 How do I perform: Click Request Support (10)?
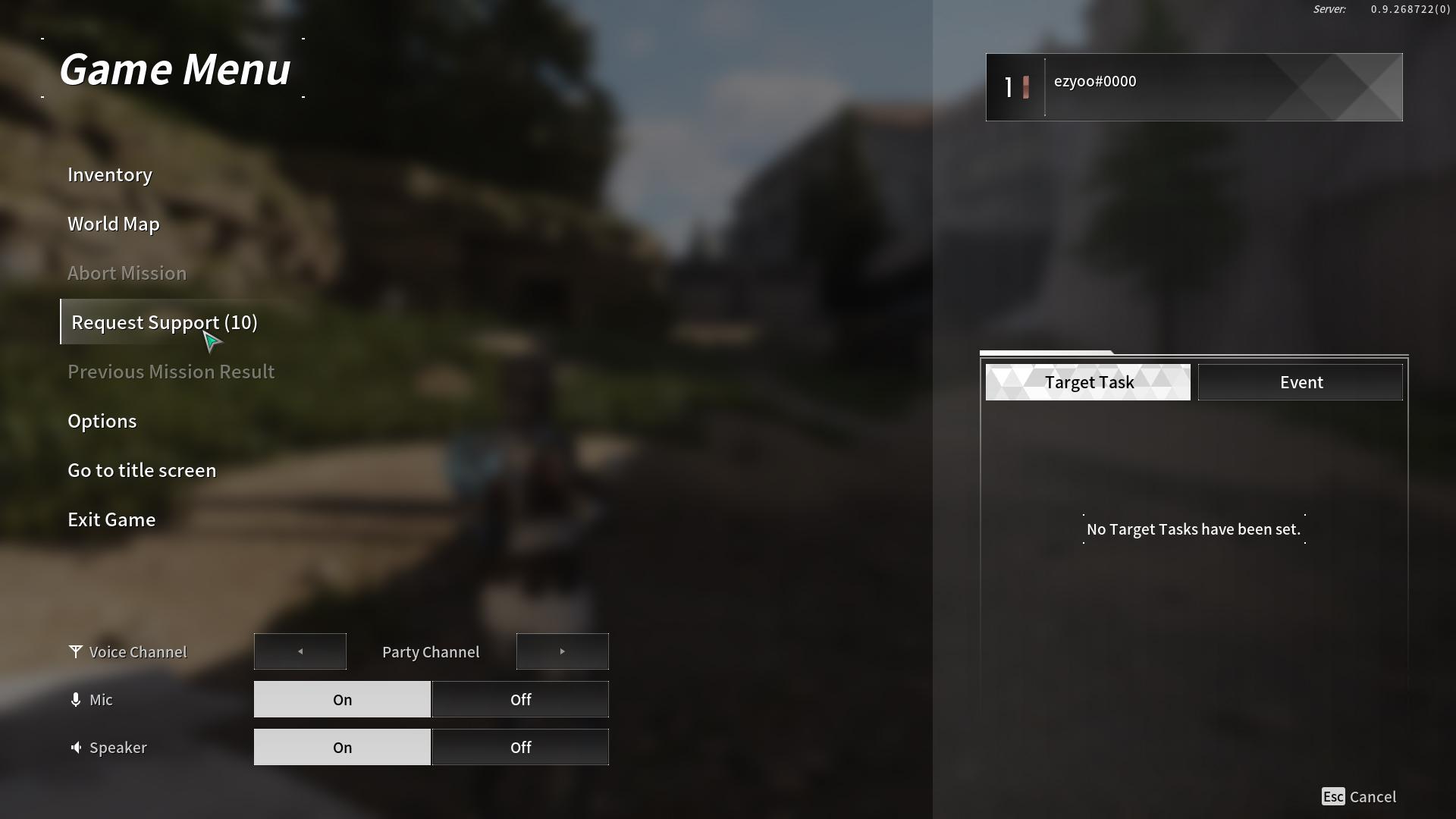[x=164, y=322]
